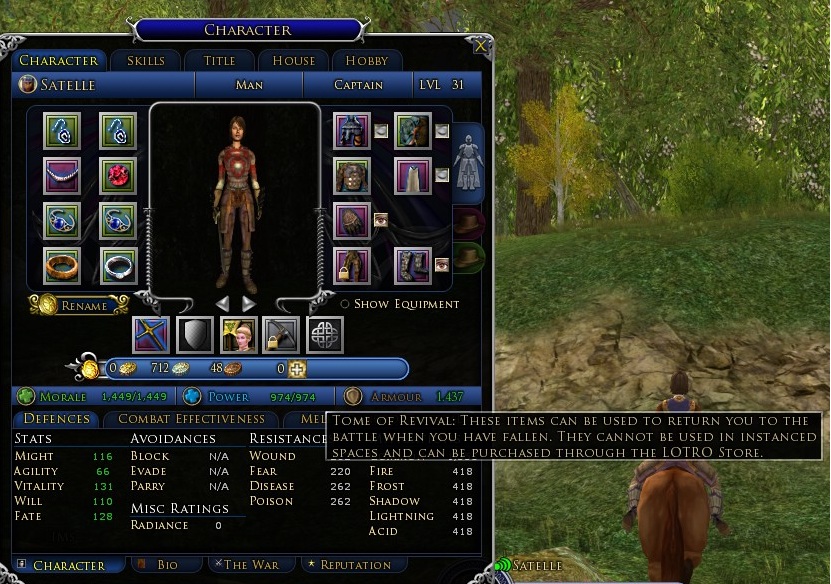Open the Combat Effectiveness stats tab
This screenshot has width=831, height=584.
(x=191, y=419)
